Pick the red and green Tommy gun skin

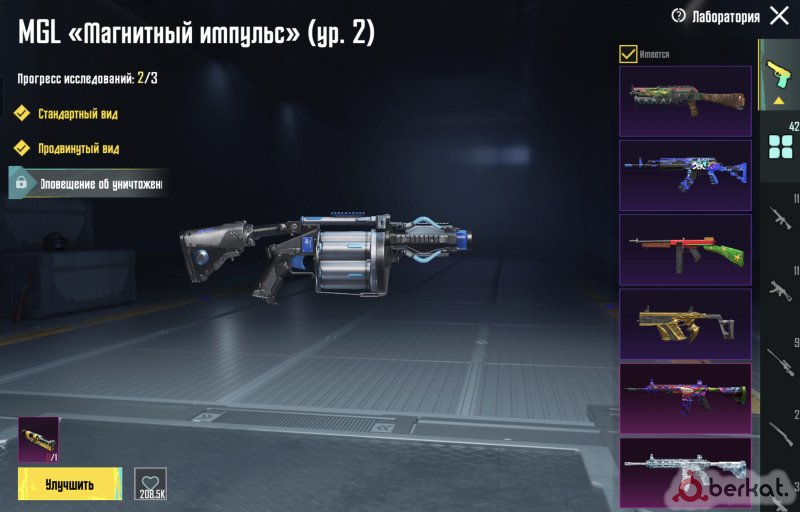tap(685, 249)
